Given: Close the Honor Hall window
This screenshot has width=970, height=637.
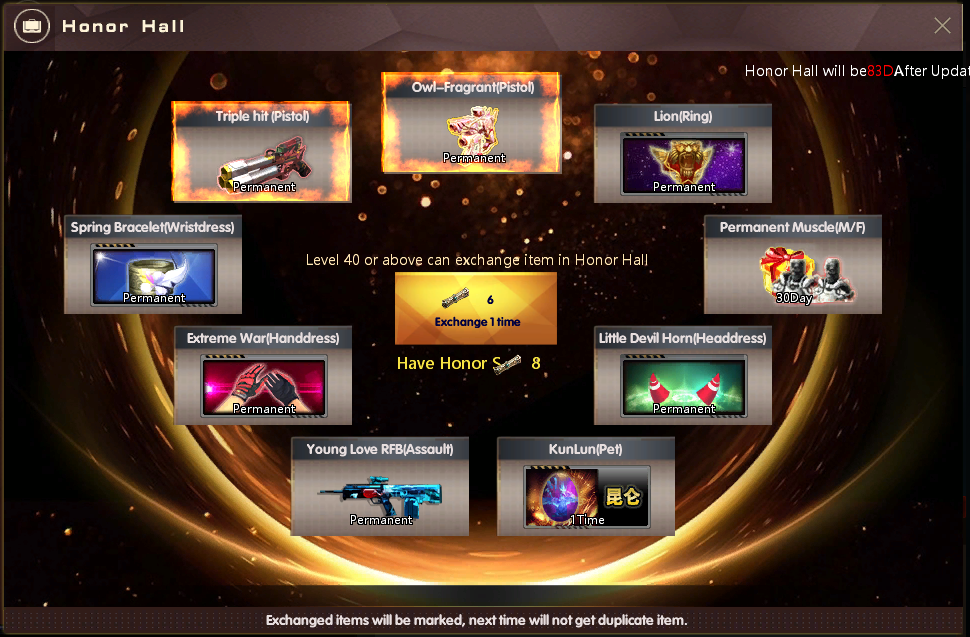Looking at the screenshot, I should 942,26.
